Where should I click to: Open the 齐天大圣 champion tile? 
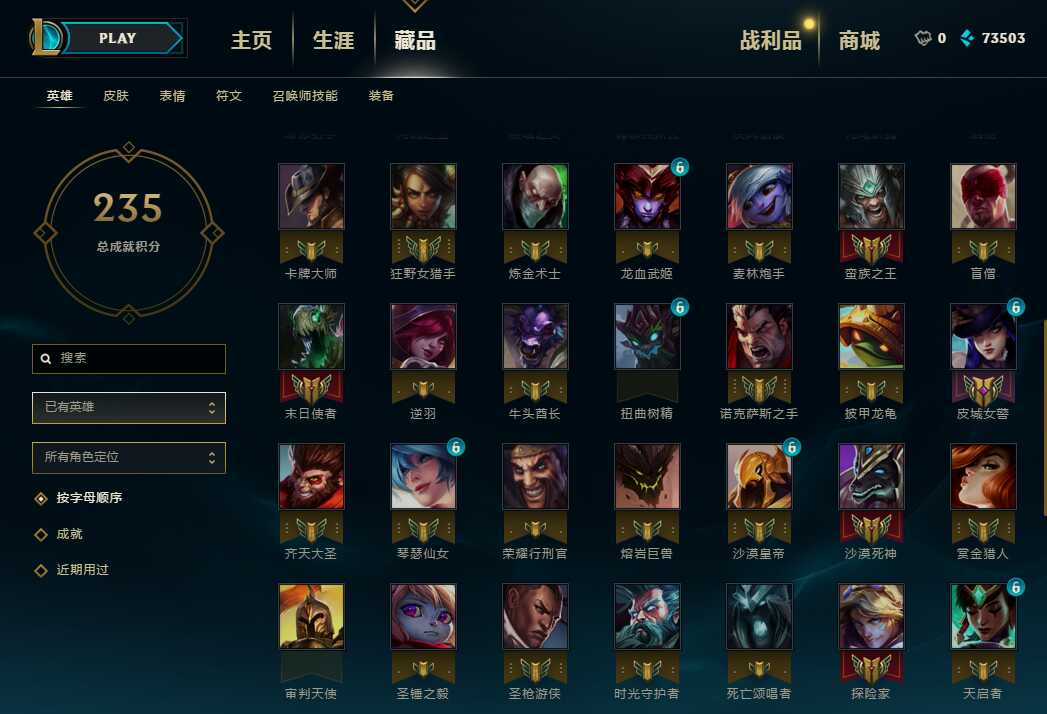point(311,477)
